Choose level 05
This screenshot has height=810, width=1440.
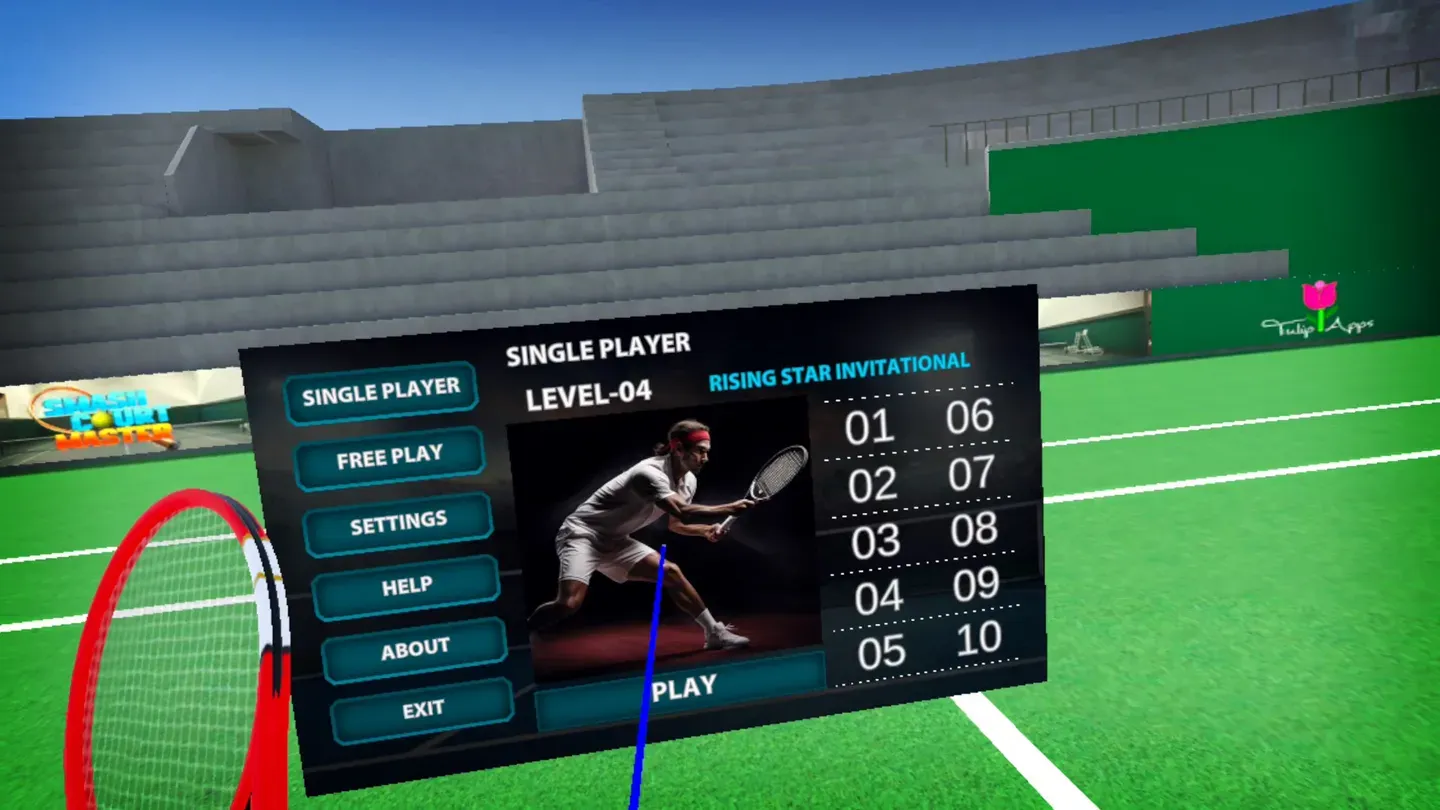(x=882, y=652)
